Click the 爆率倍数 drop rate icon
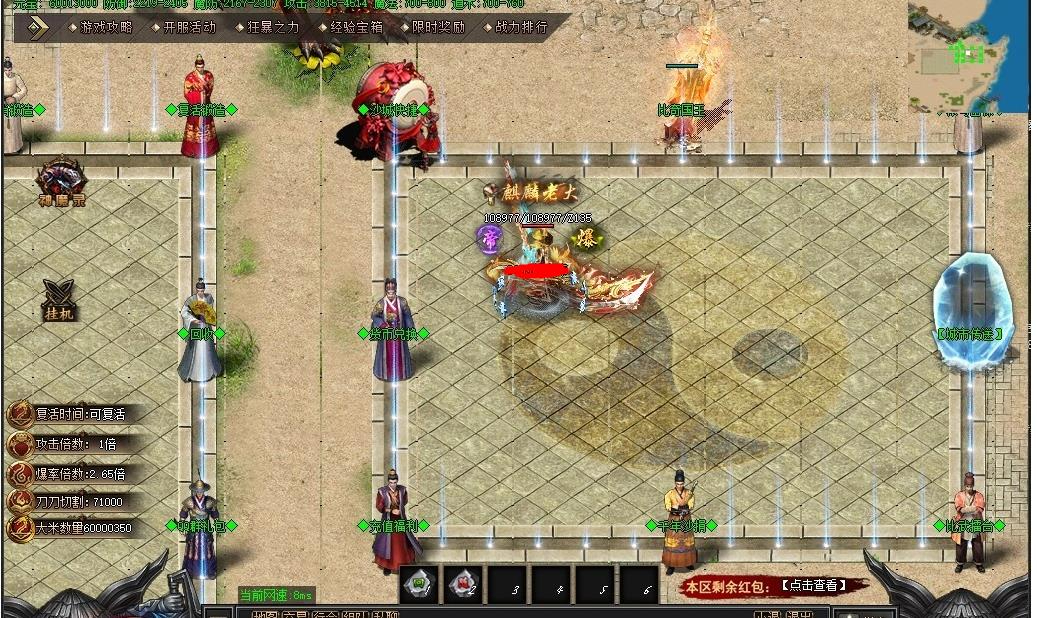This screenshot has width=1037, height=618. pyautogui.click(x=19, y=473)
